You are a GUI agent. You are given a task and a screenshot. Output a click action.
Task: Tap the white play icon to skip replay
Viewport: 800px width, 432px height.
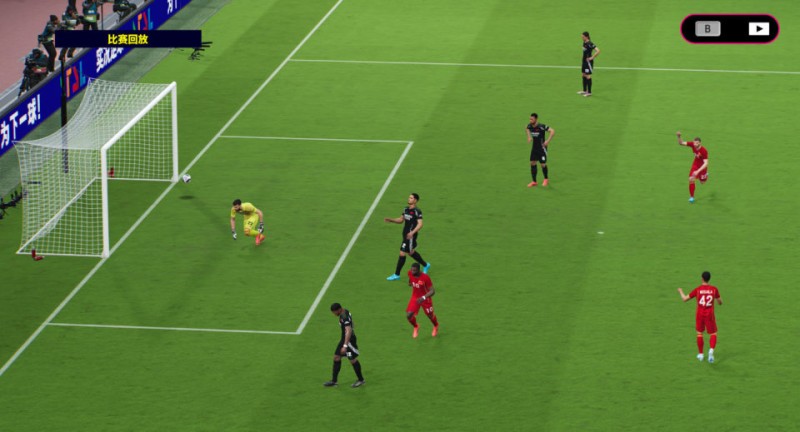point(758,29)
